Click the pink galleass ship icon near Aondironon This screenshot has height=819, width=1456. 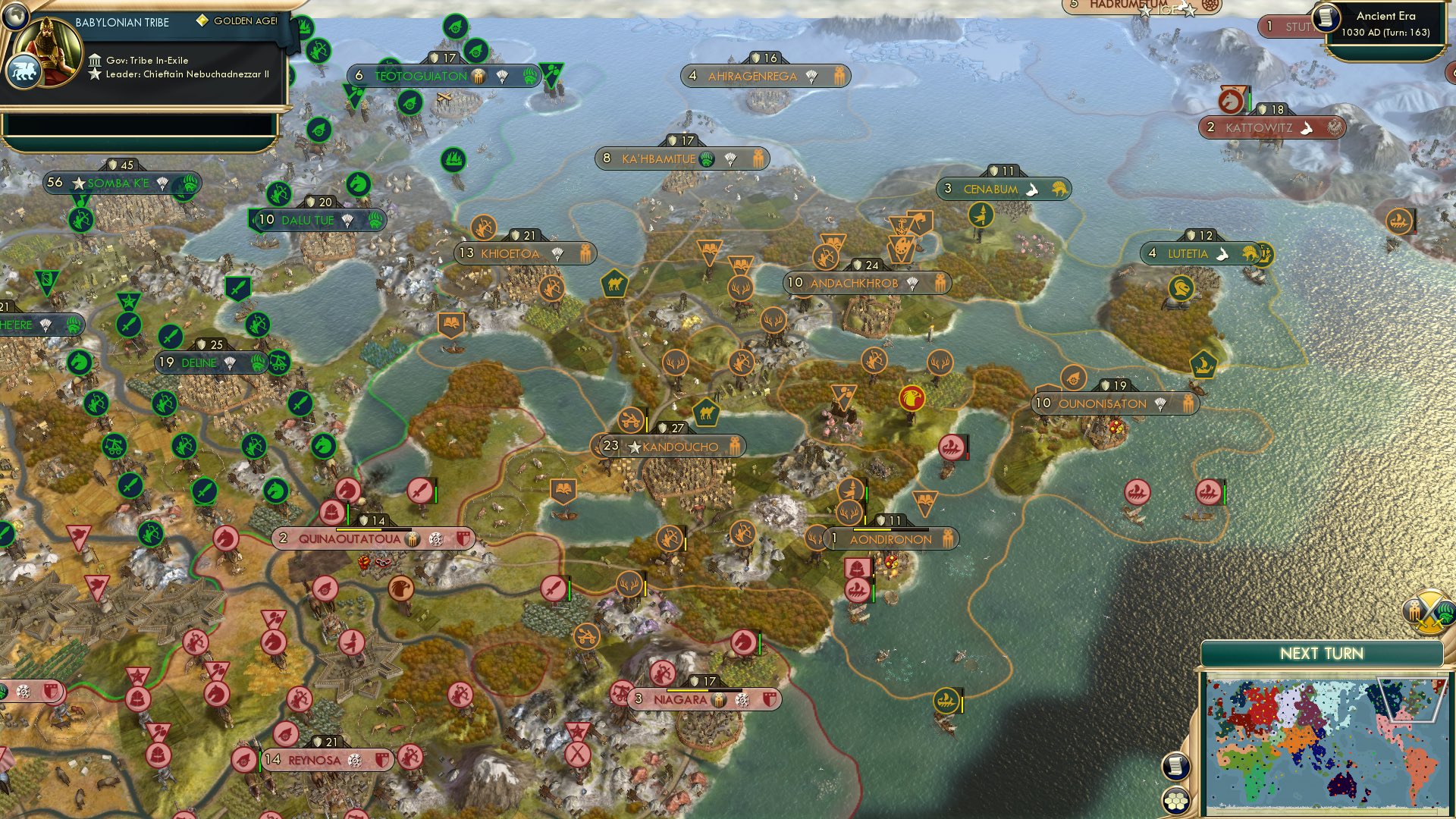[858, 588]
